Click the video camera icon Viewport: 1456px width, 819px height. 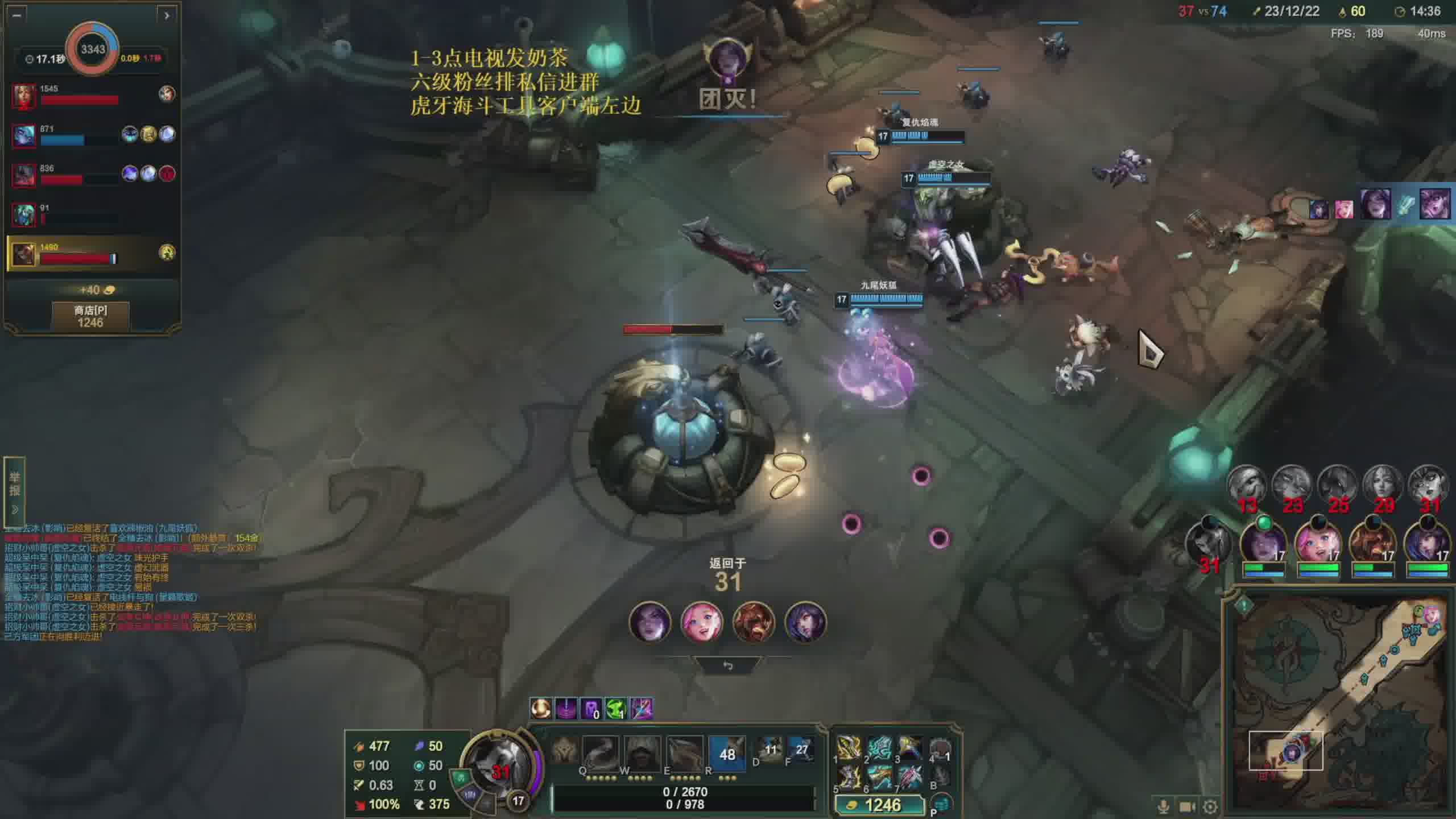[1187, 806]
